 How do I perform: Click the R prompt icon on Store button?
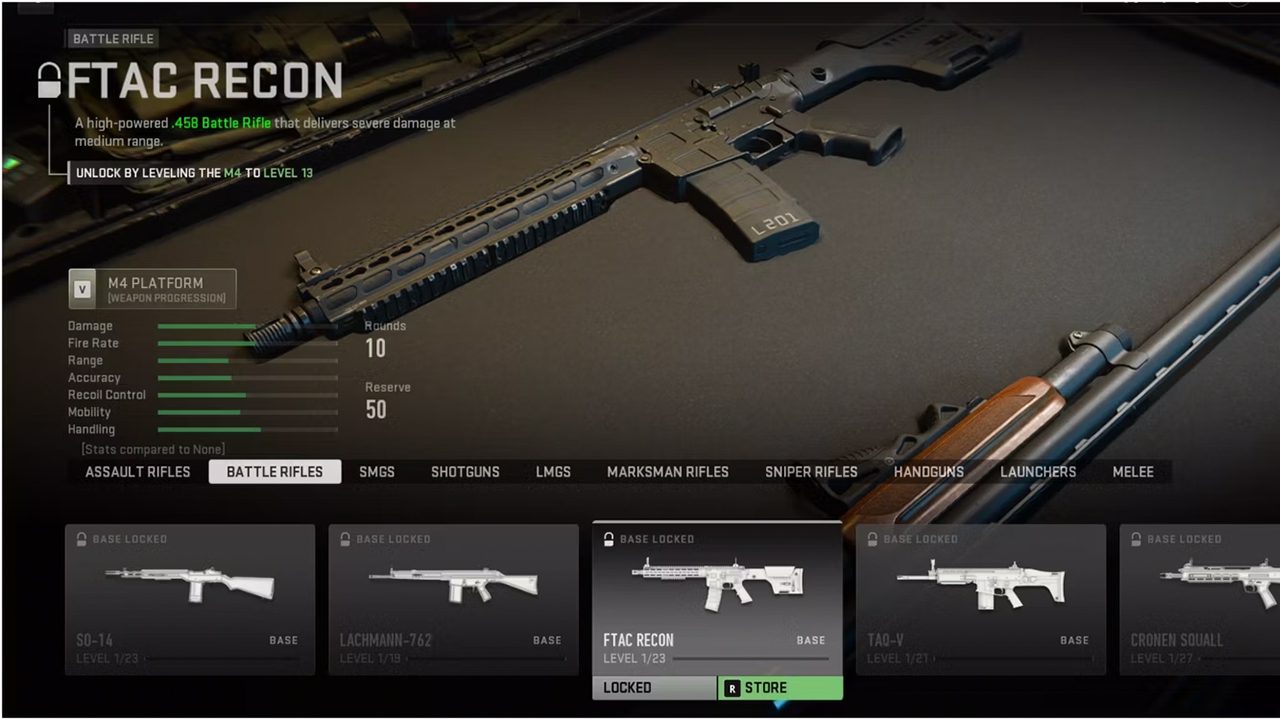click(x=734, y=687)
